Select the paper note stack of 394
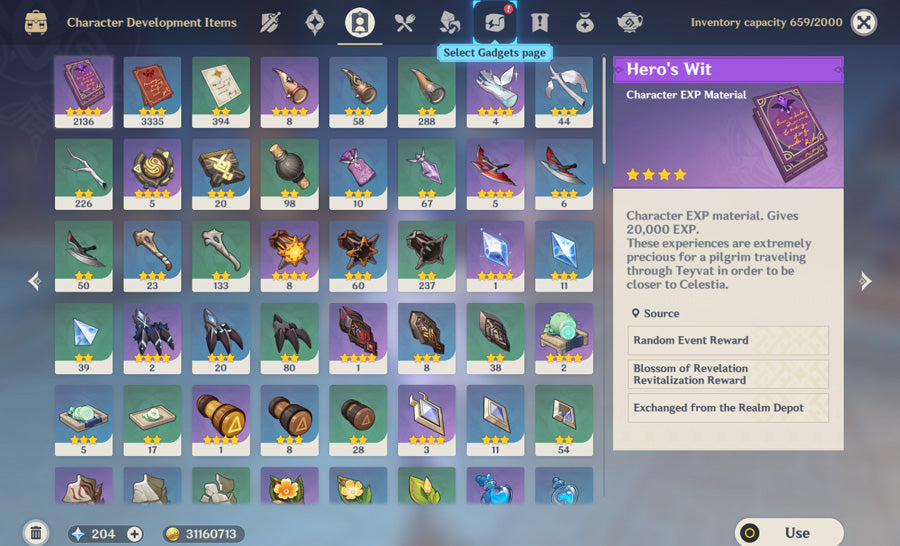Image resolution: width=900 pixels, height=546 pixels. tap(221, 92)
